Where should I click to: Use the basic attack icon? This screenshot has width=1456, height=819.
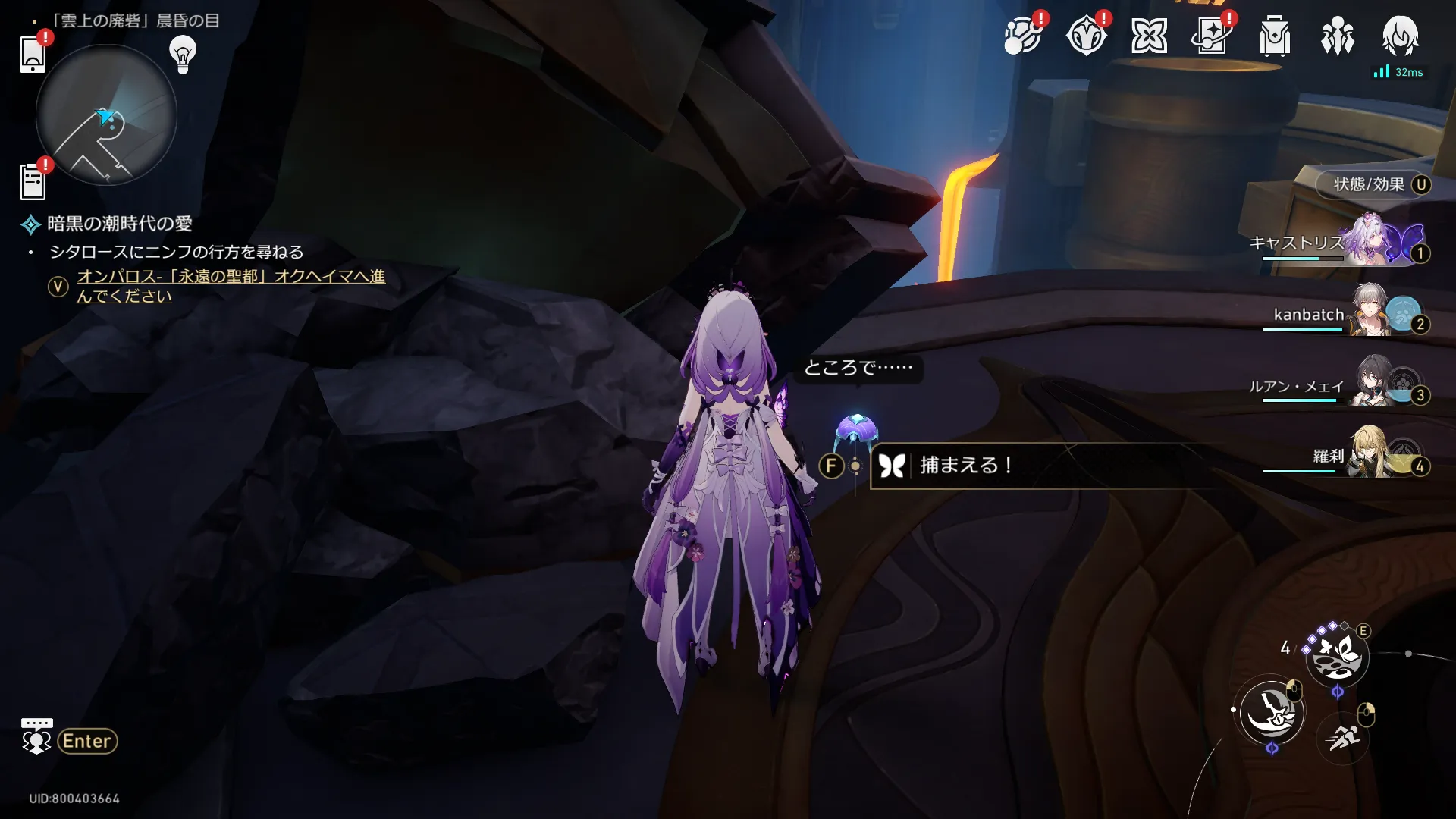[1271, 713]
